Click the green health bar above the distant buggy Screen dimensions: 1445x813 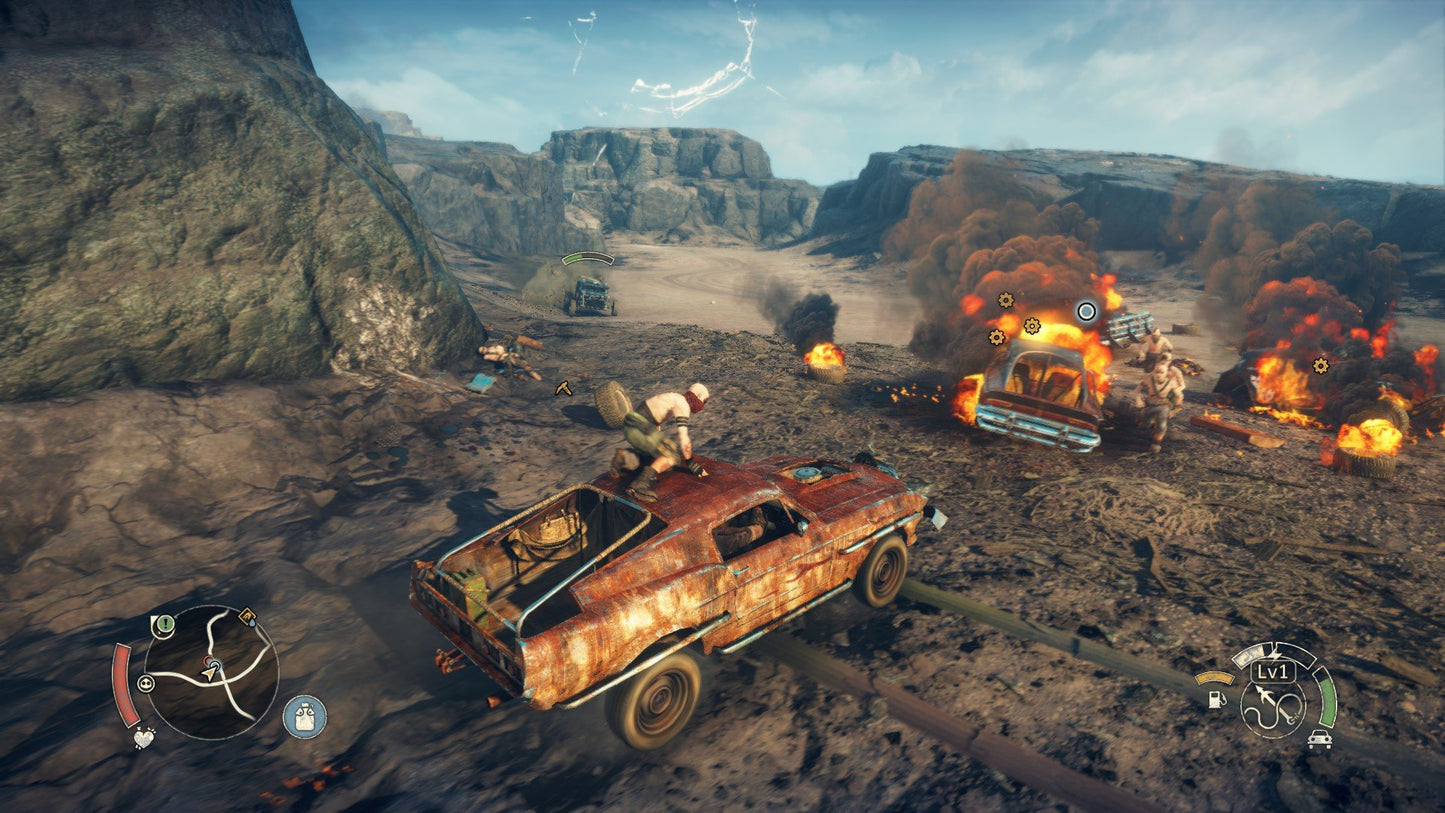[585, 257]
